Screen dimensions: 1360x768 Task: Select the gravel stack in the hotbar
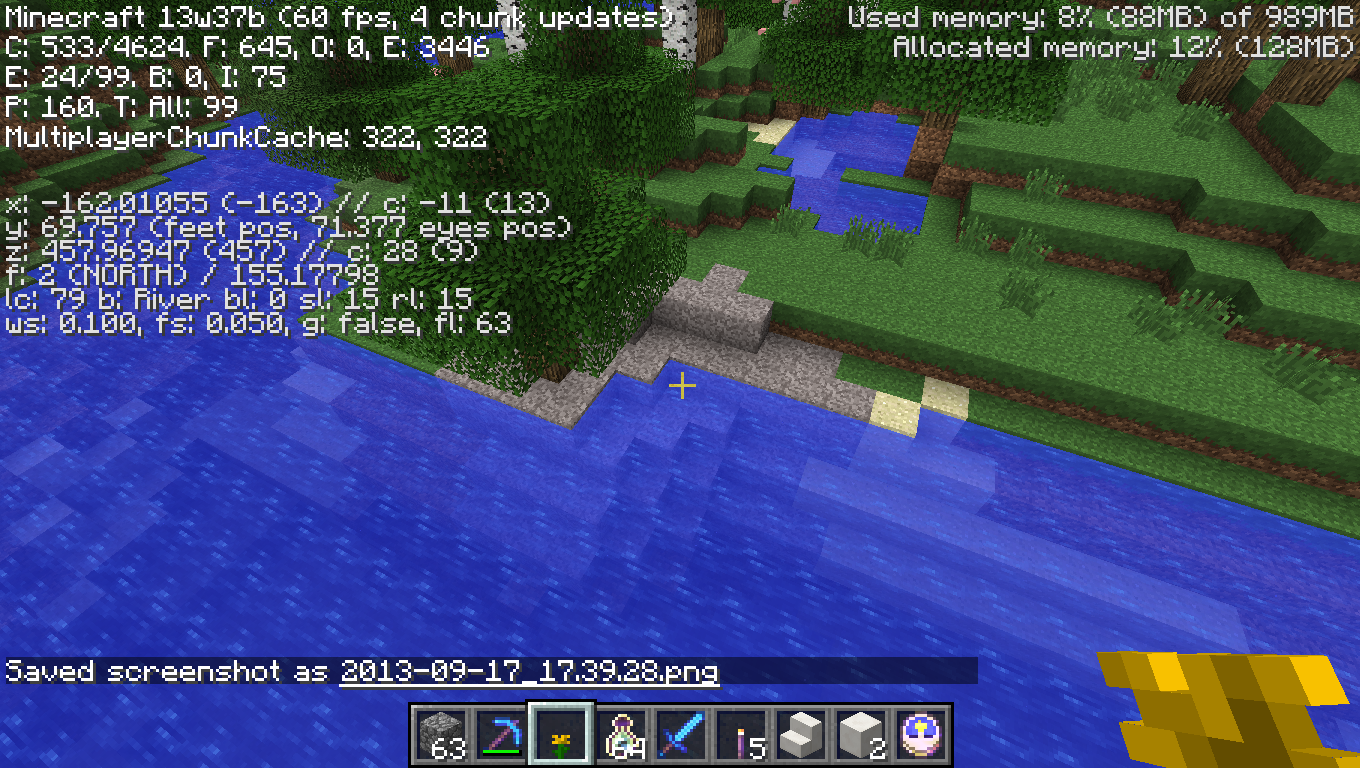click(x=441, y=735)
